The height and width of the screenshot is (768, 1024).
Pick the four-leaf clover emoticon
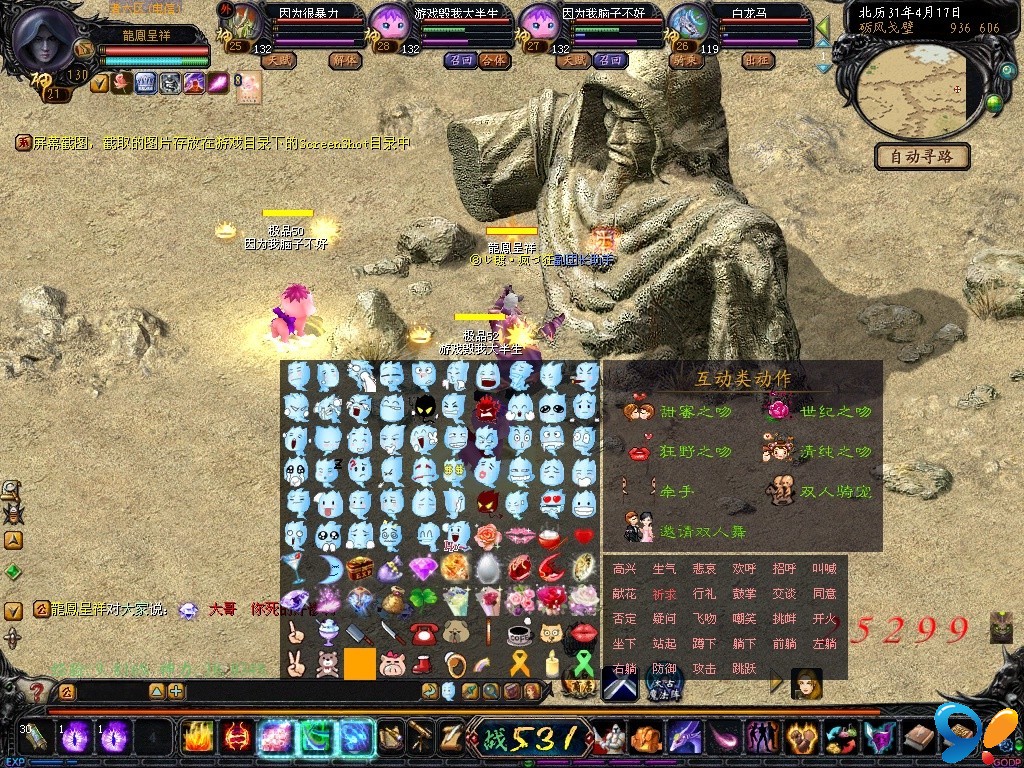423,599
